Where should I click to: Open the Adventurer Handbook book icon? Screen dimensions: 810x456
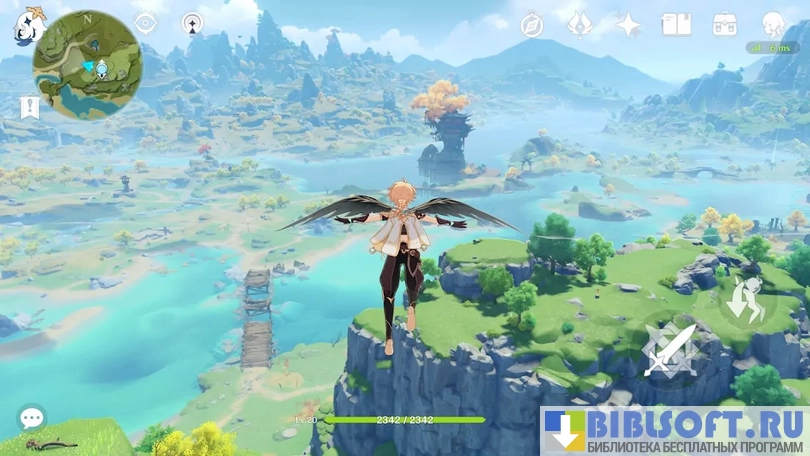677,25
